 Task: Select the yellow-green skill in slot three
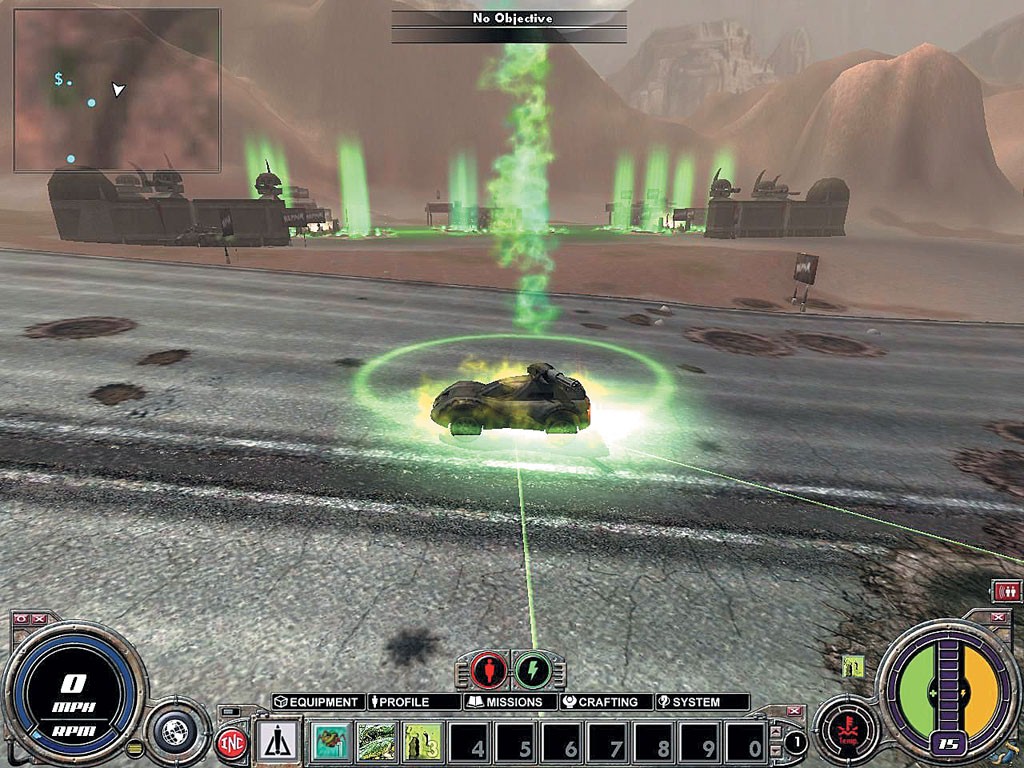pos(422,743)
